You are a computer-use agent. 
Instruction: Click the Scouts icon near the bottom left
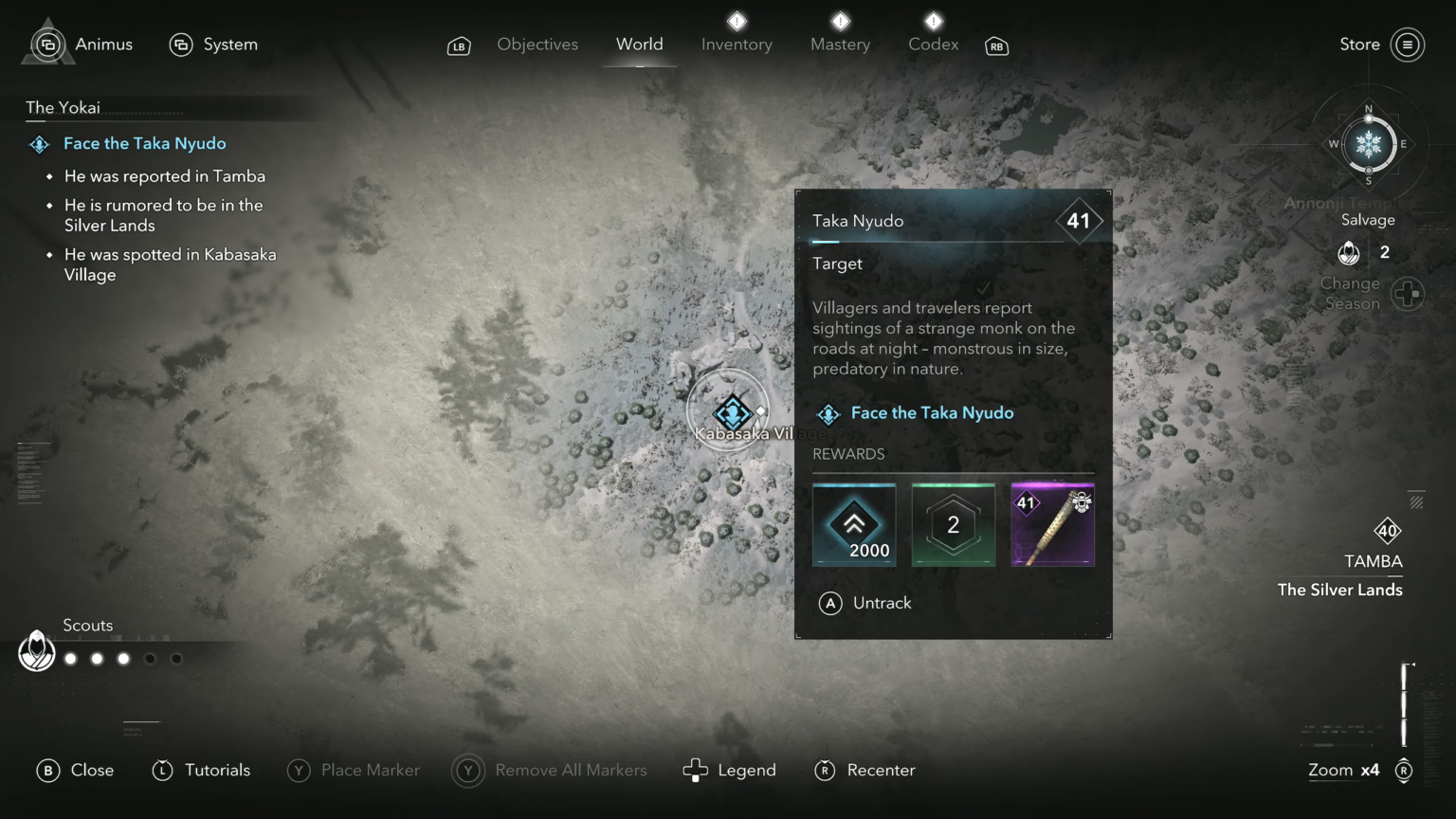click(36, 650)
